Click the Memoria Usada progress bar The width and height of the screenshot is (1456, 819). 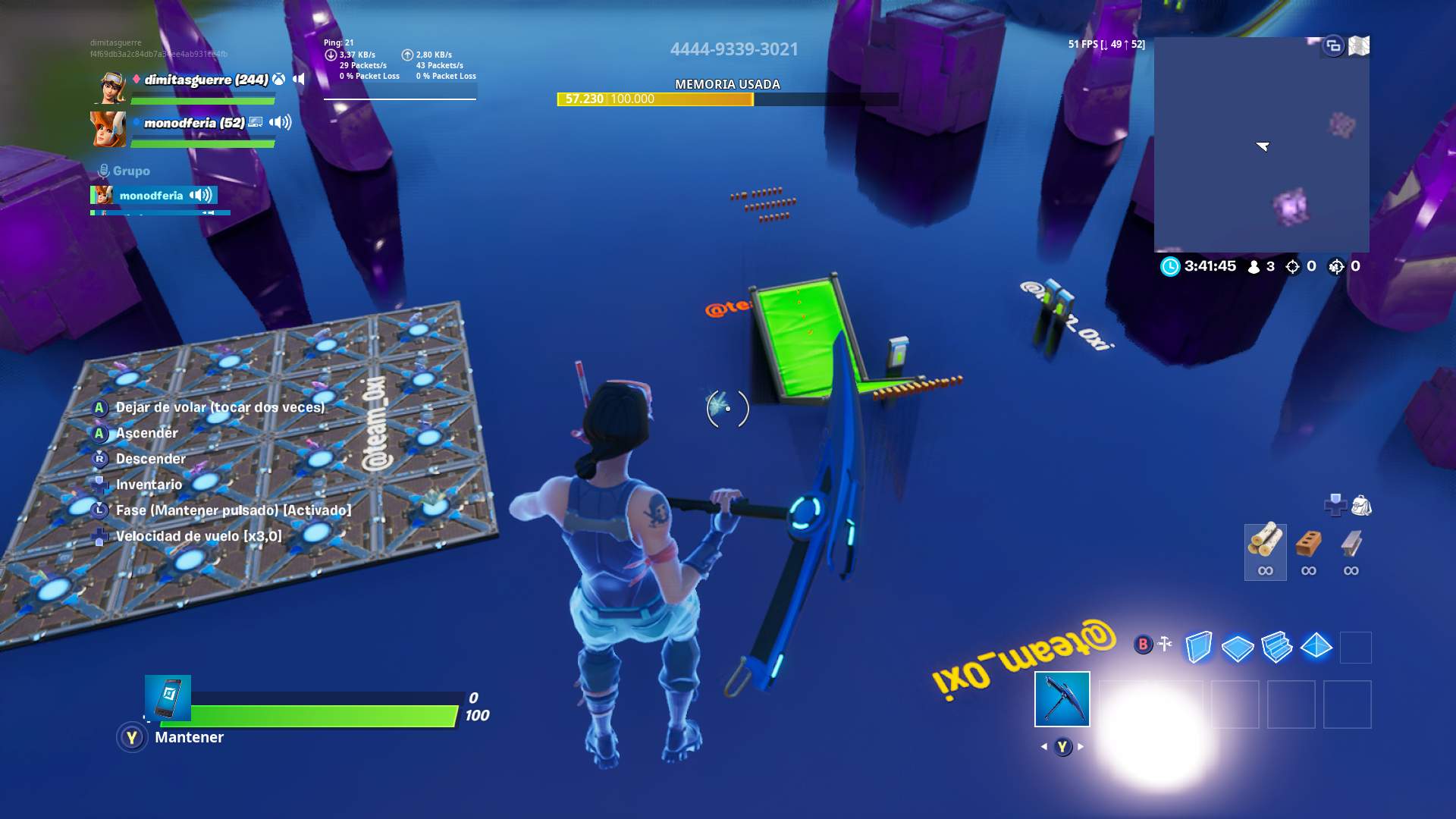click(724, 99)
